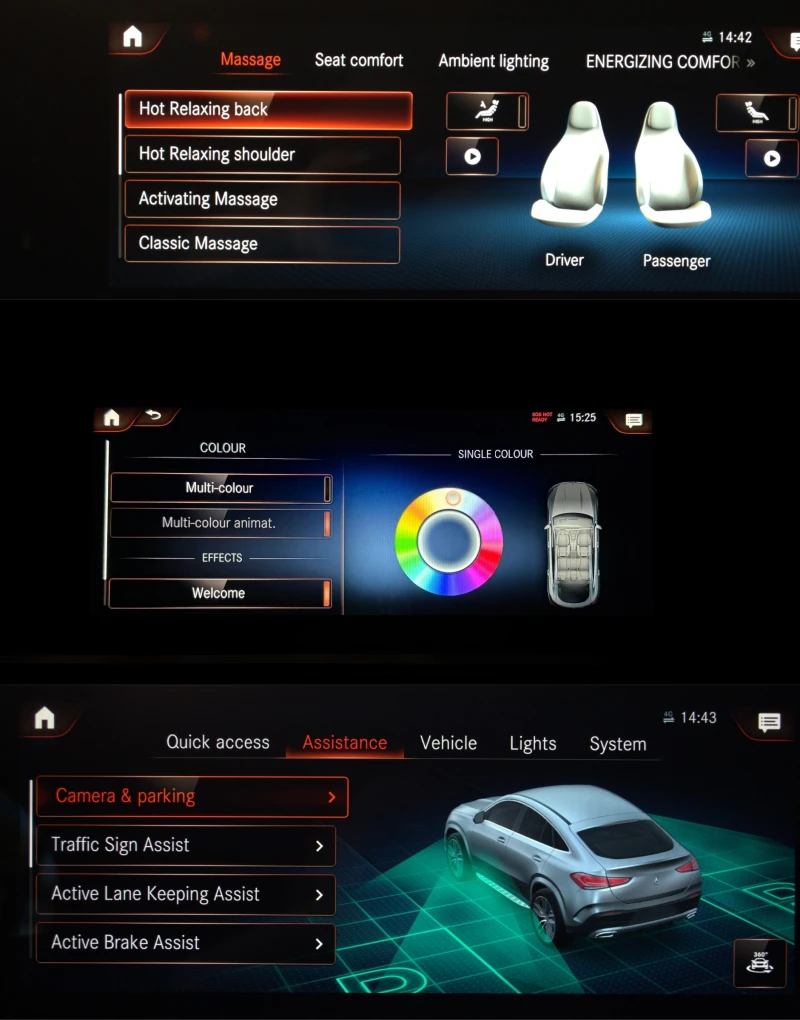The width and height of the screenshot is (800, 1020).
Task: Select Hot Relaxing shoulder program
Action: point(262,155)
